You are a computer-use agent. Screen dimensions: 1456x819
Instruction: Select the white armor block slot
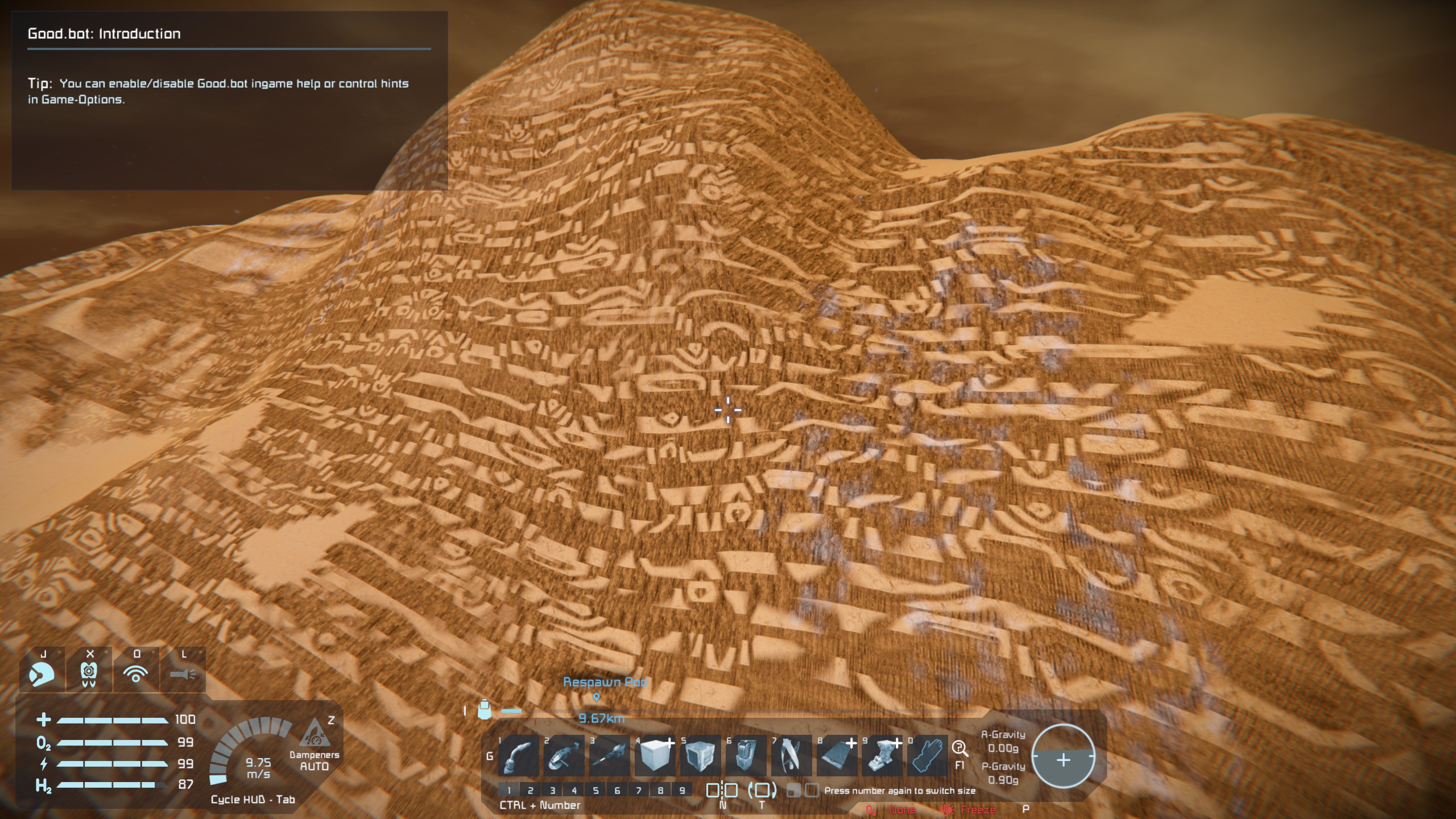(x=655, y=756)
